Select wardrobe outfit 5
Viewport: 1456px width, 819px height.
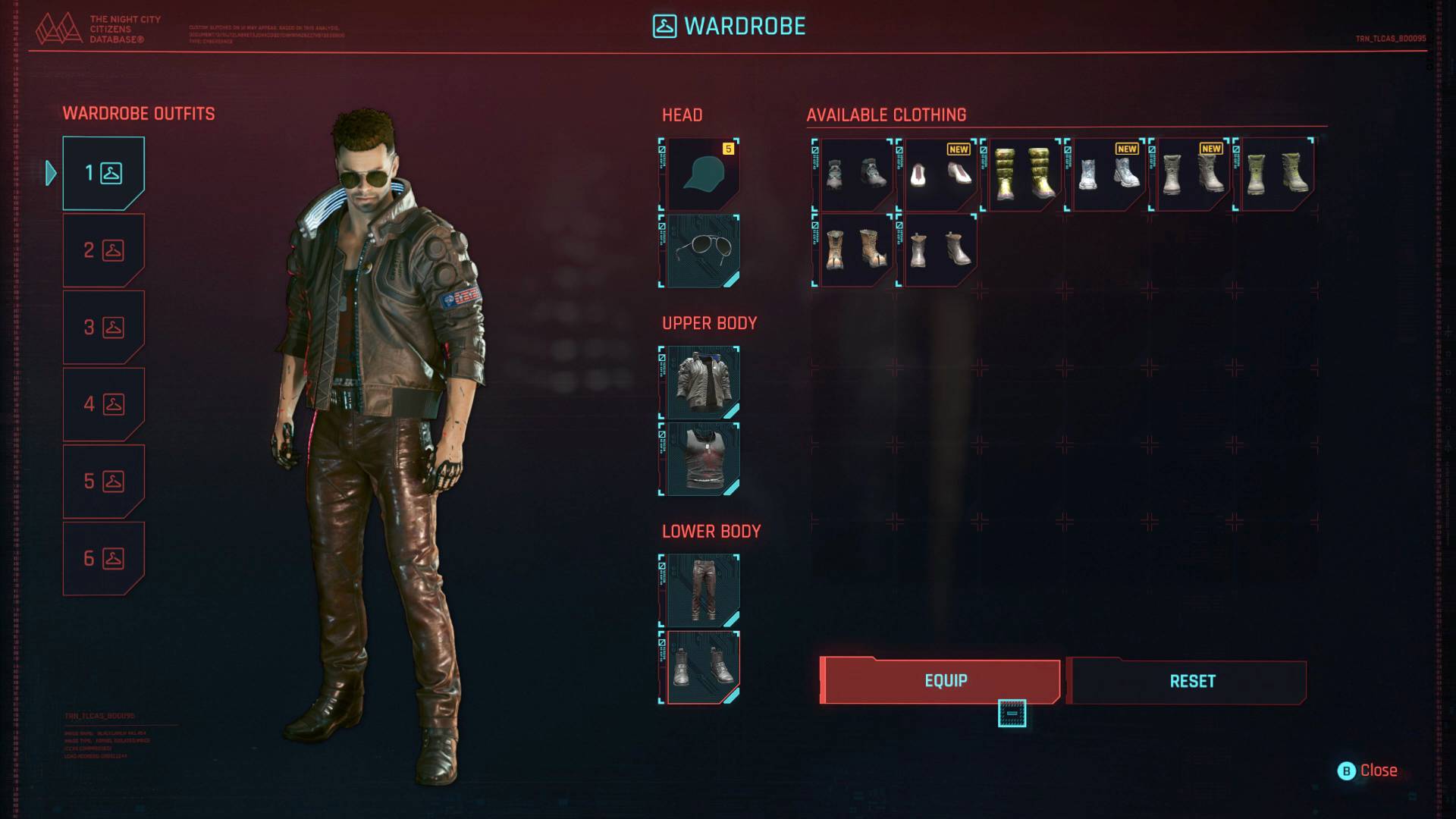(x=103, y=482)
